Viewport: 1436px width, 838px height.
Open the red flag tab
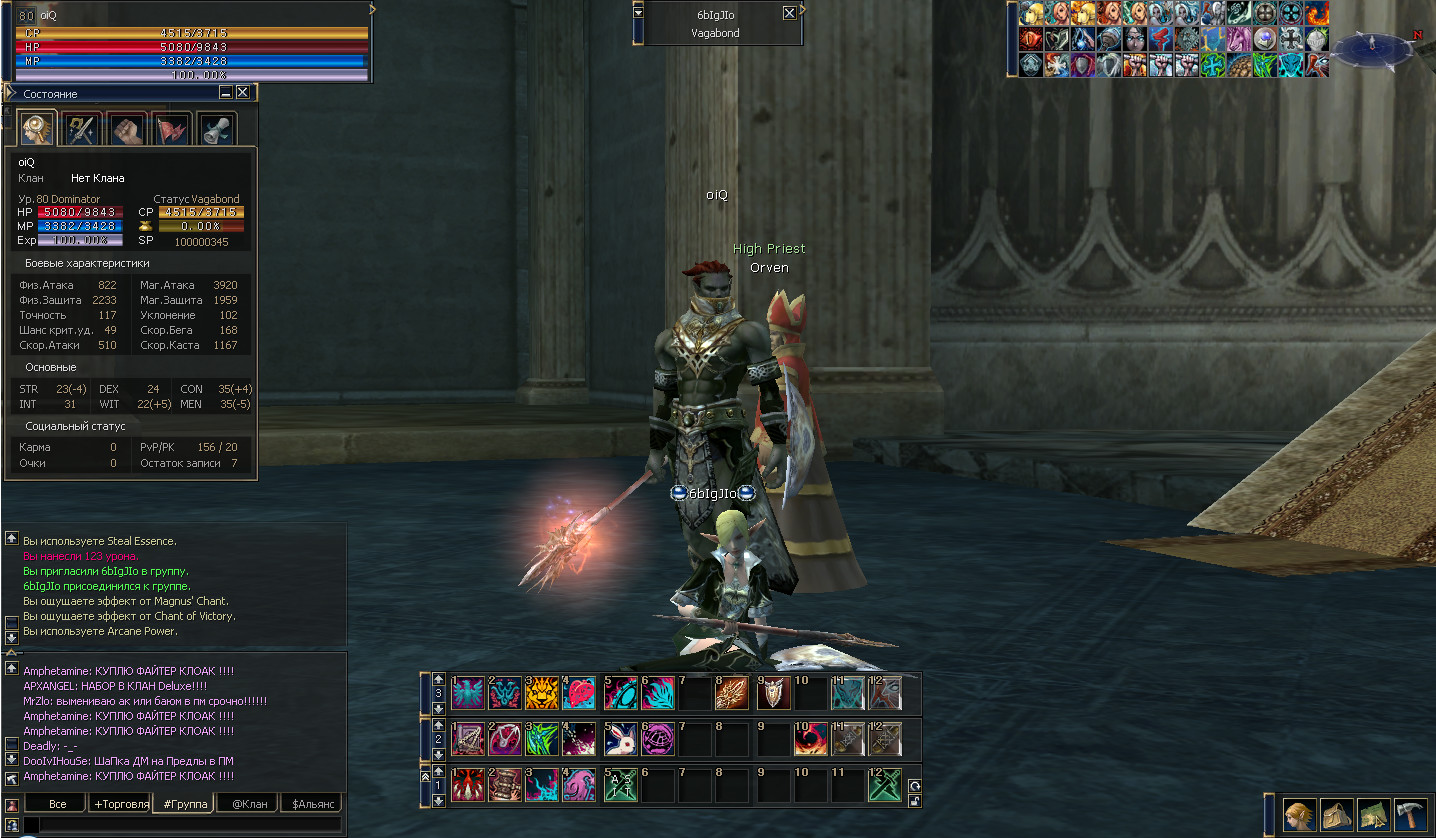(172, 130)
